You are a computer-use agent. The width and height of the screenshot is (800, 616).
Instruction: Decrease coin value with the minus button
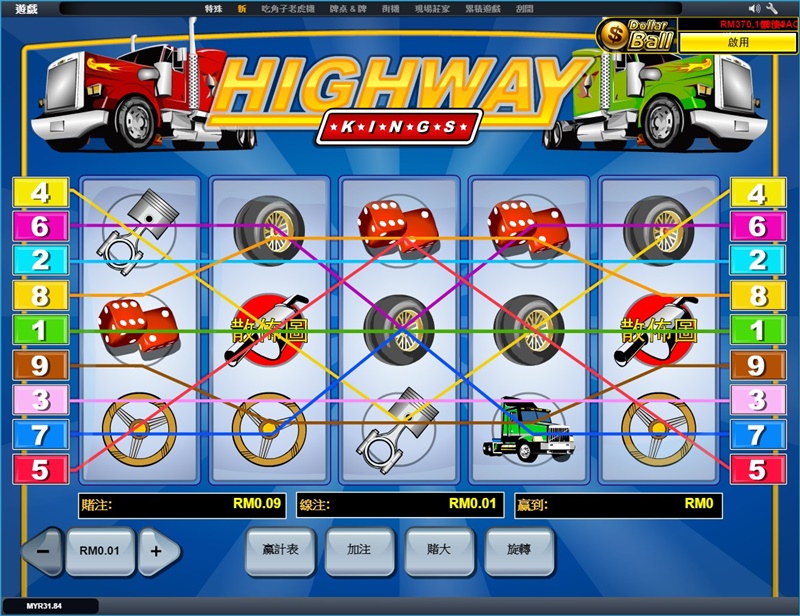(42, 550)
